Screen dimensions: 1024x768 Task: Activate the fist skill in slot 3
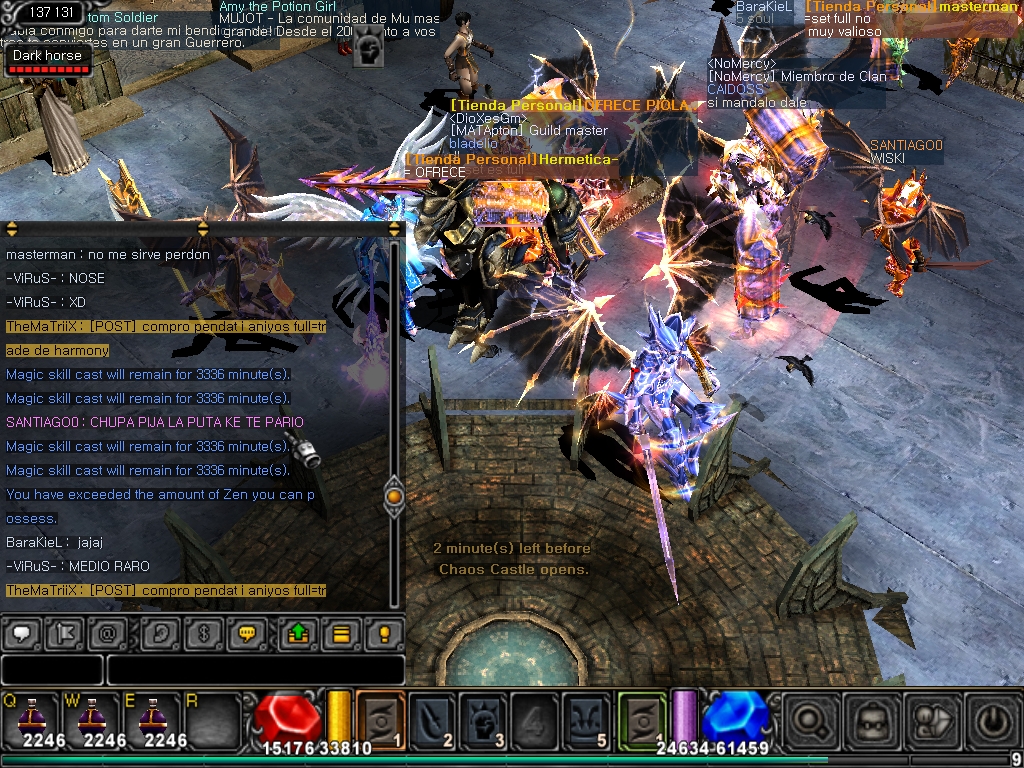[x=484, y=718]
